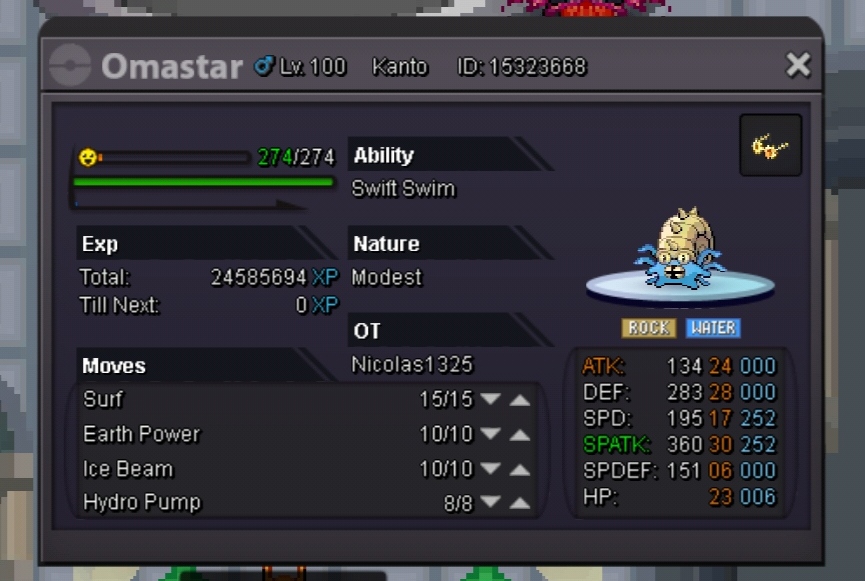This screenshot has width=865, height=581.
Task: Click the WATER type badge
Action: click(712, 328)
